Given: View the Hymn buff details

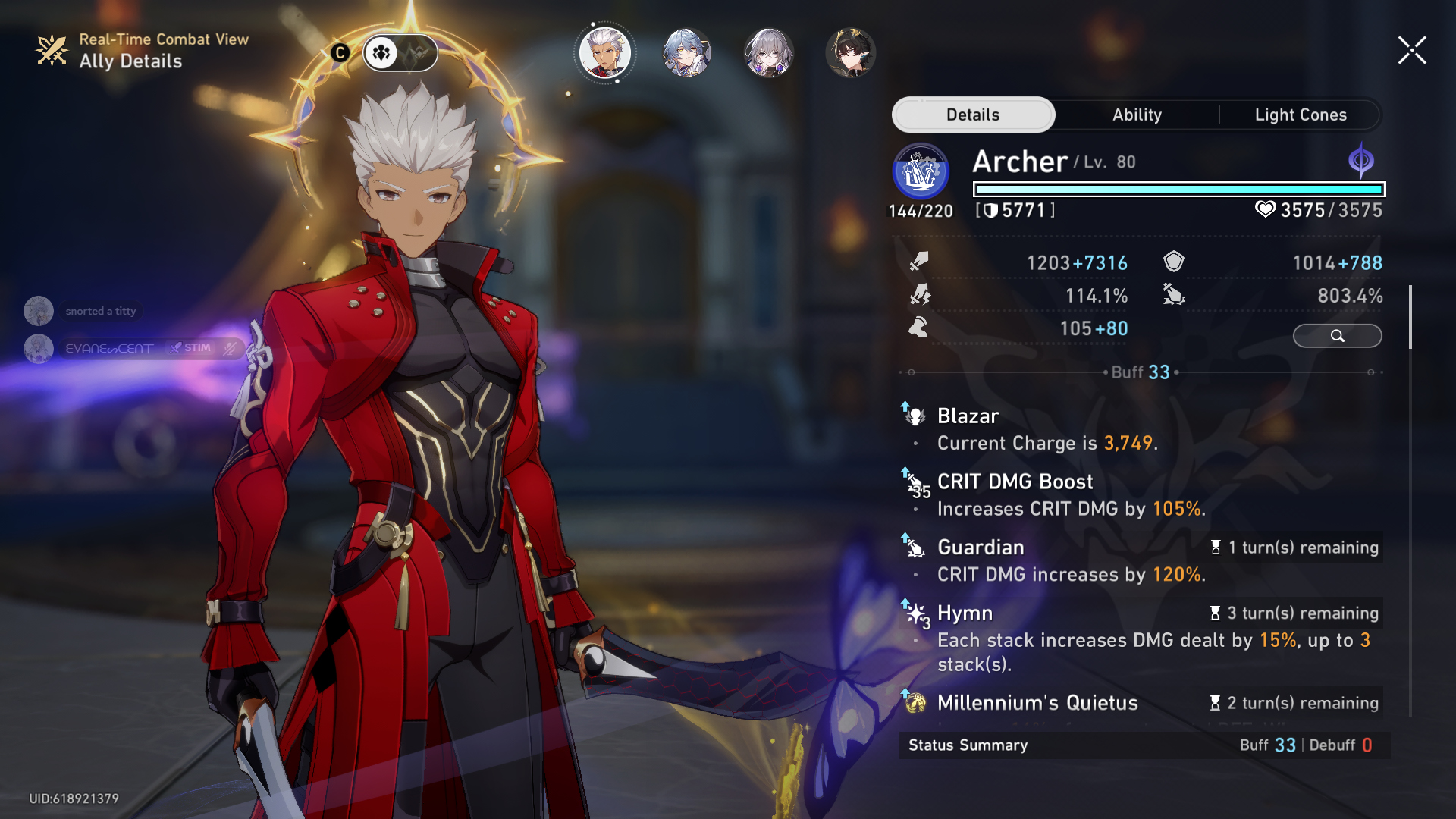Looking at the screenshot, I should 965,613.
